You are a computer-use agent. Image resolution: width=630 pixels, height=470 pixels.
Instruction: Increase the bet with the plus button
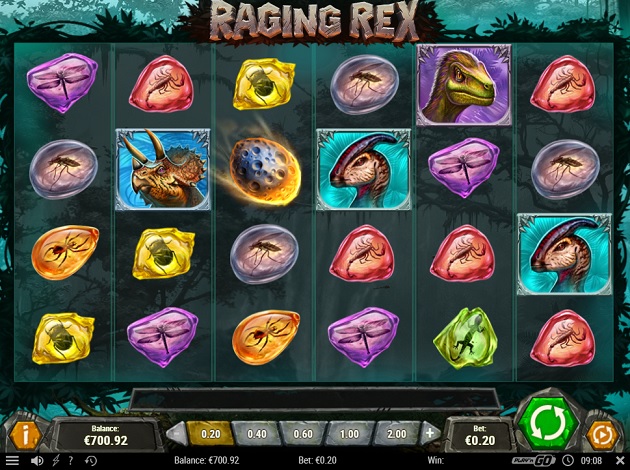[x=431, y=434]
